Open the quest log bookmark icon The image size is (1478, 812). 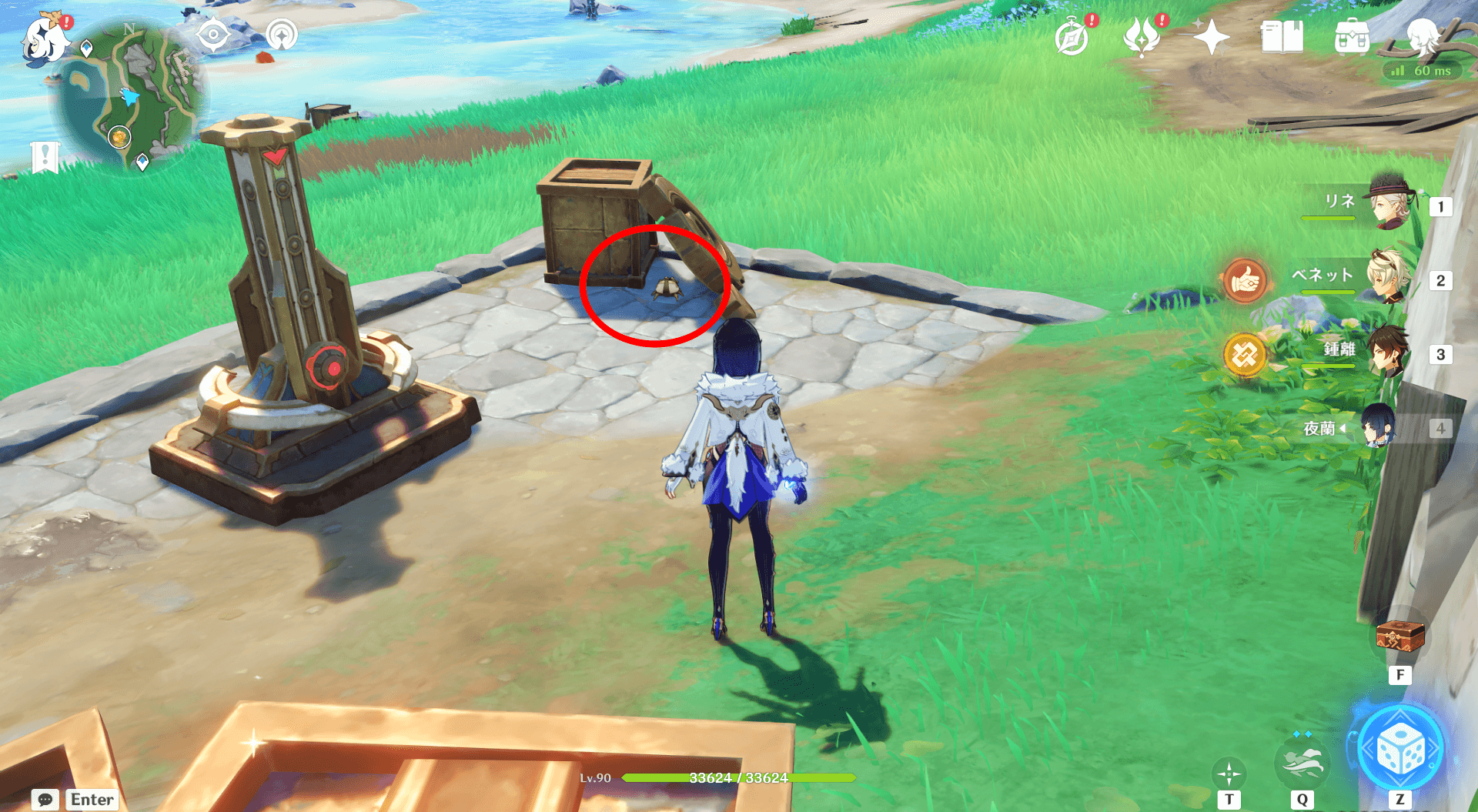(45, 158)
